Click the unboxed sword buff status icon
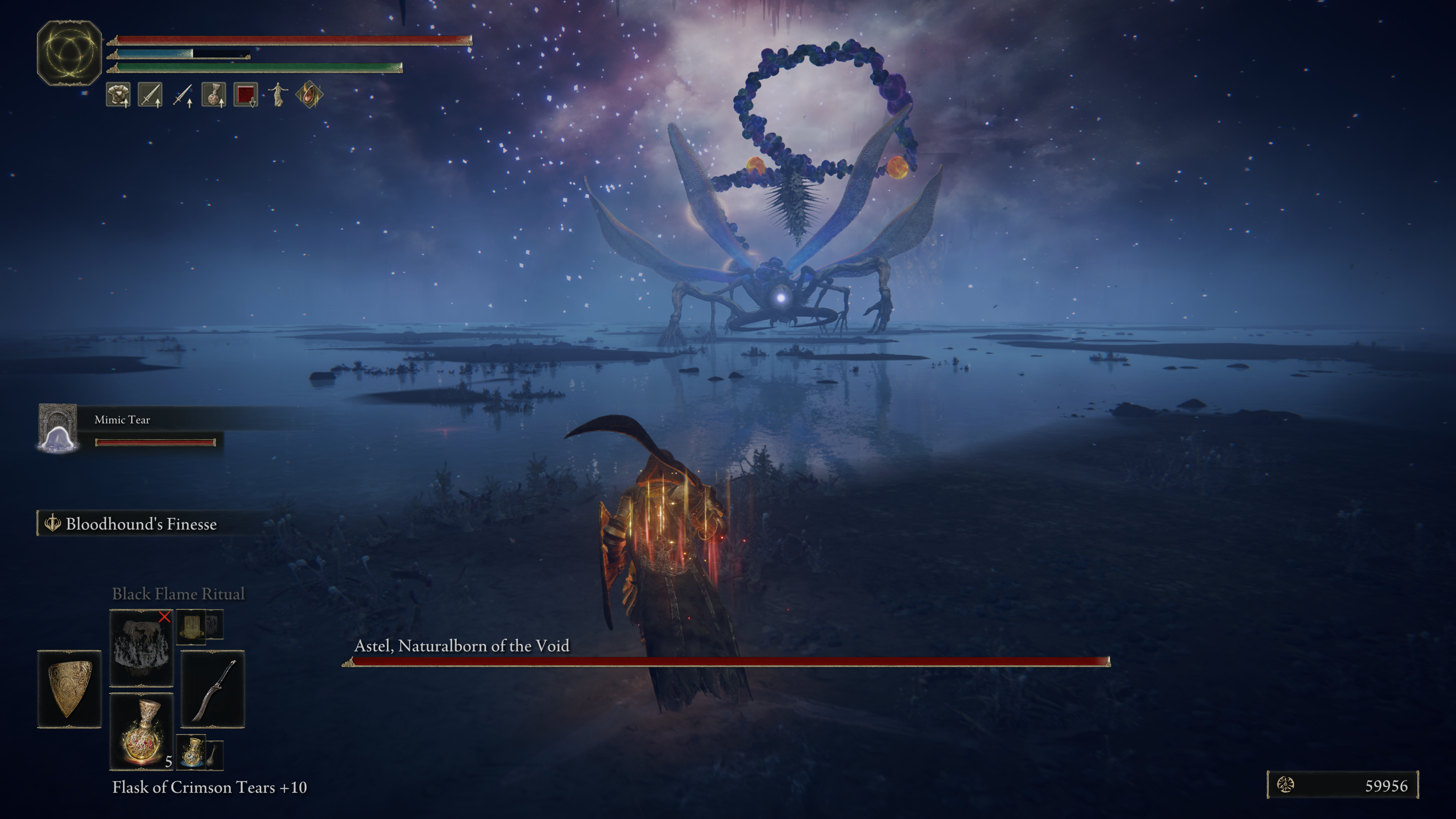Viewport: 1456px width, 819px height. click(x=182, y=94)
